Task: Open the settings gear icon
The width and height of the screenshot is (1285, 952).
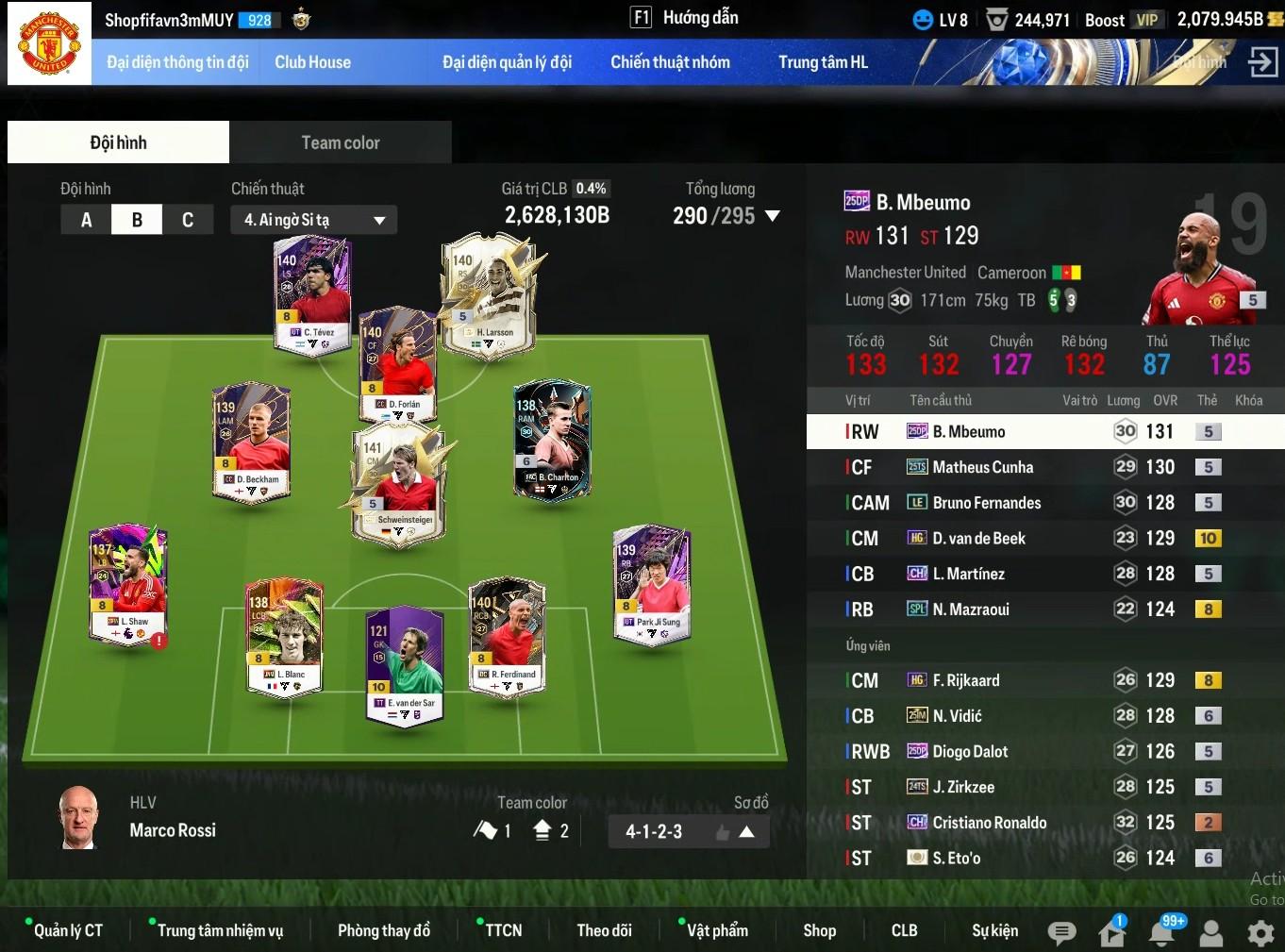Action: [x=1260, y=933]
